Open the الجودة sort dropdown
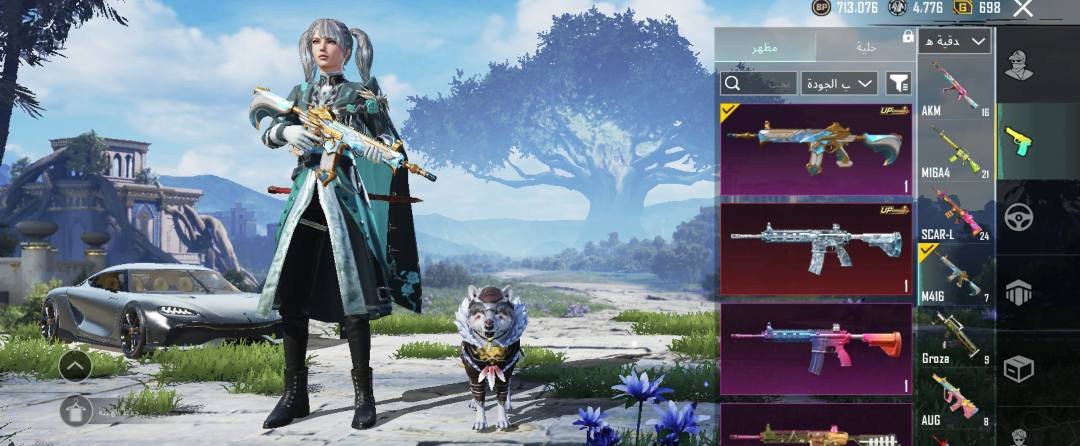 [839, 83]
